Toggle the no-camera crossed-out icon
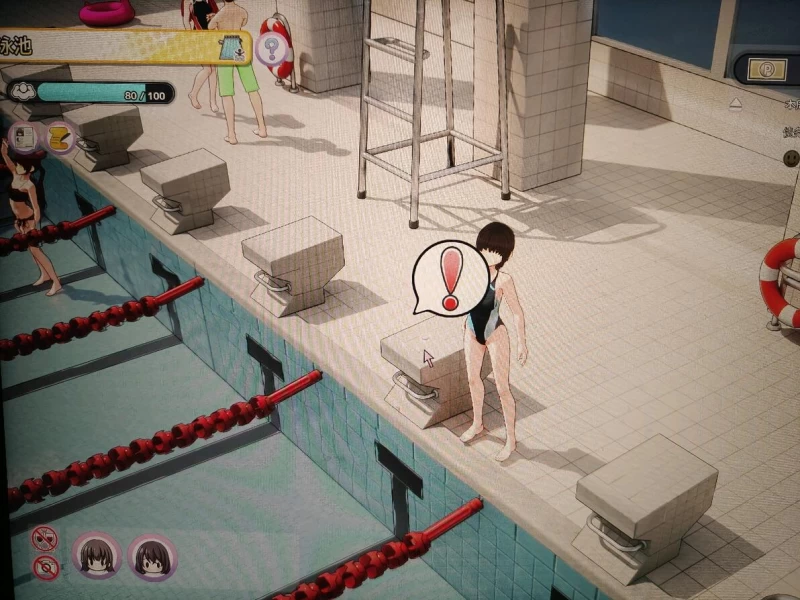The width and height of the screenshot is (800, 600). [45, 569]
